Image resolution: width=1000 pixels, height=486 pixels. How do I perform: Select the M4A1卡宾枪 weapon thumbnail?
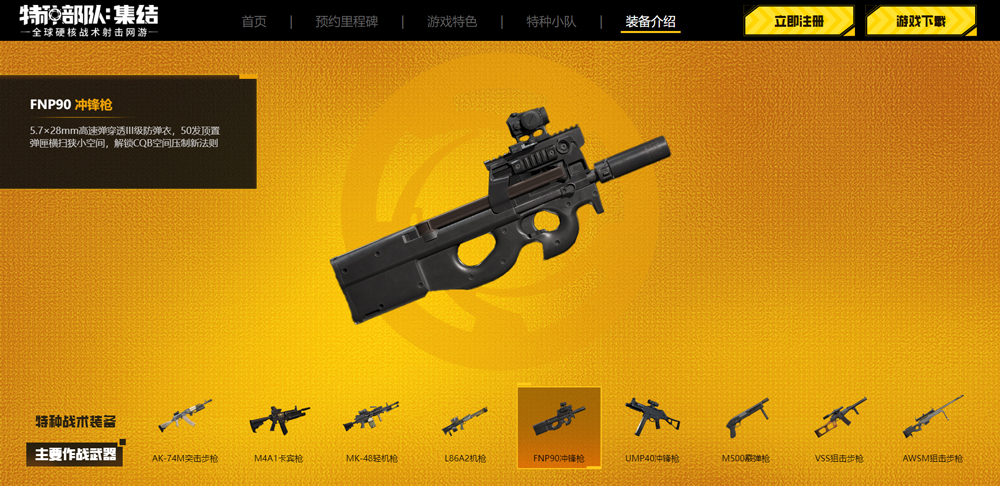point(279,425)
